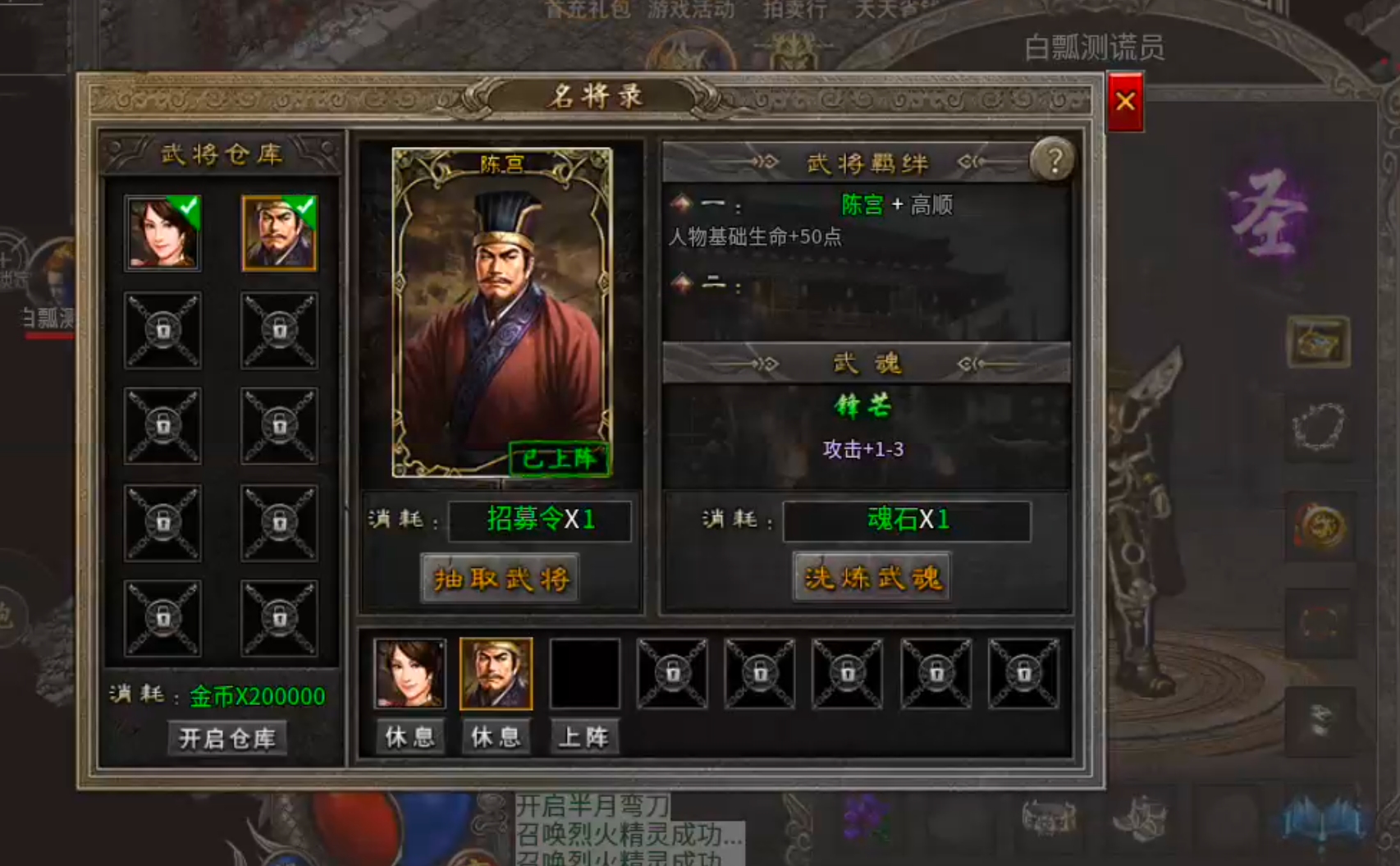The image size is (1400, 866).
Task: Open the bond help question mark
Action: point(1053,159)
